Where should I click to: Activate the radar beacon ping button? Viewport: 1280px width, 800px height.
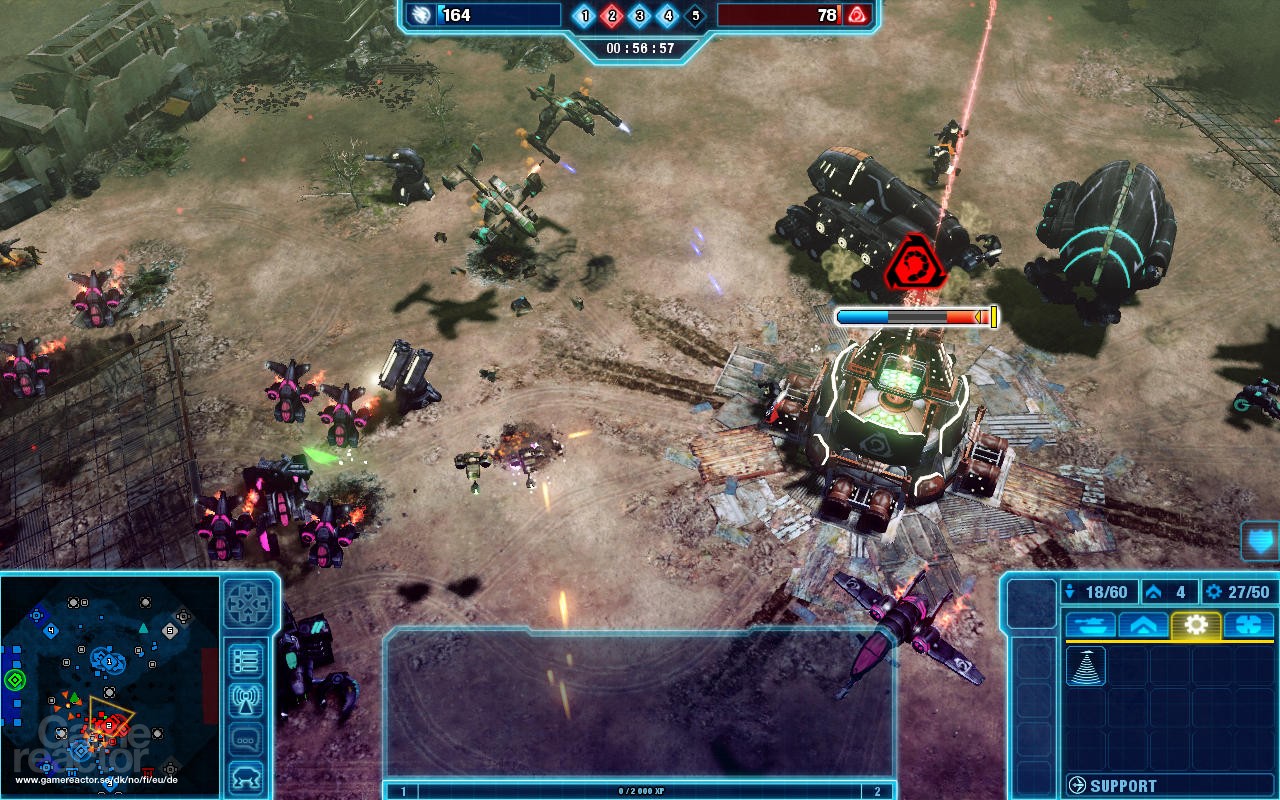[x=246, y=700]
